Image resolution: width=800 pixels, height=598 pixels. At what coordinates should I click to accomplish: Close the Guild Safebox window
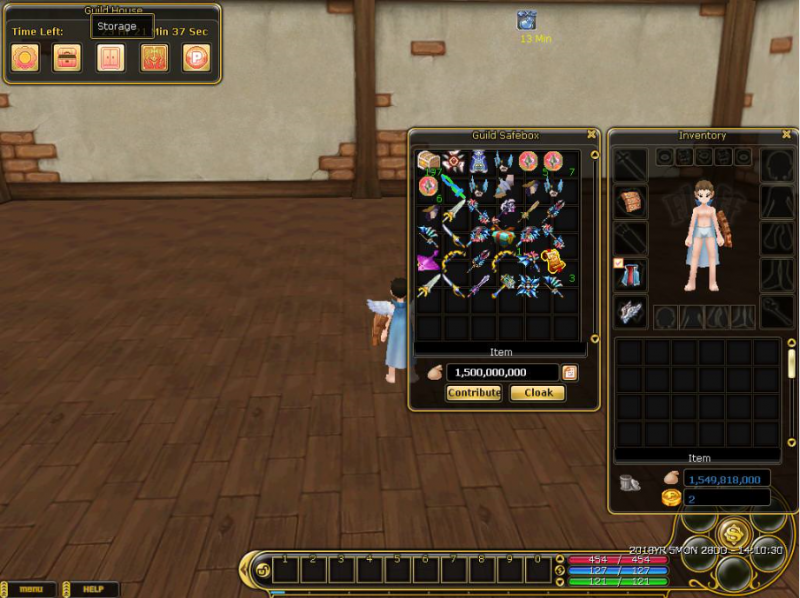592,134
